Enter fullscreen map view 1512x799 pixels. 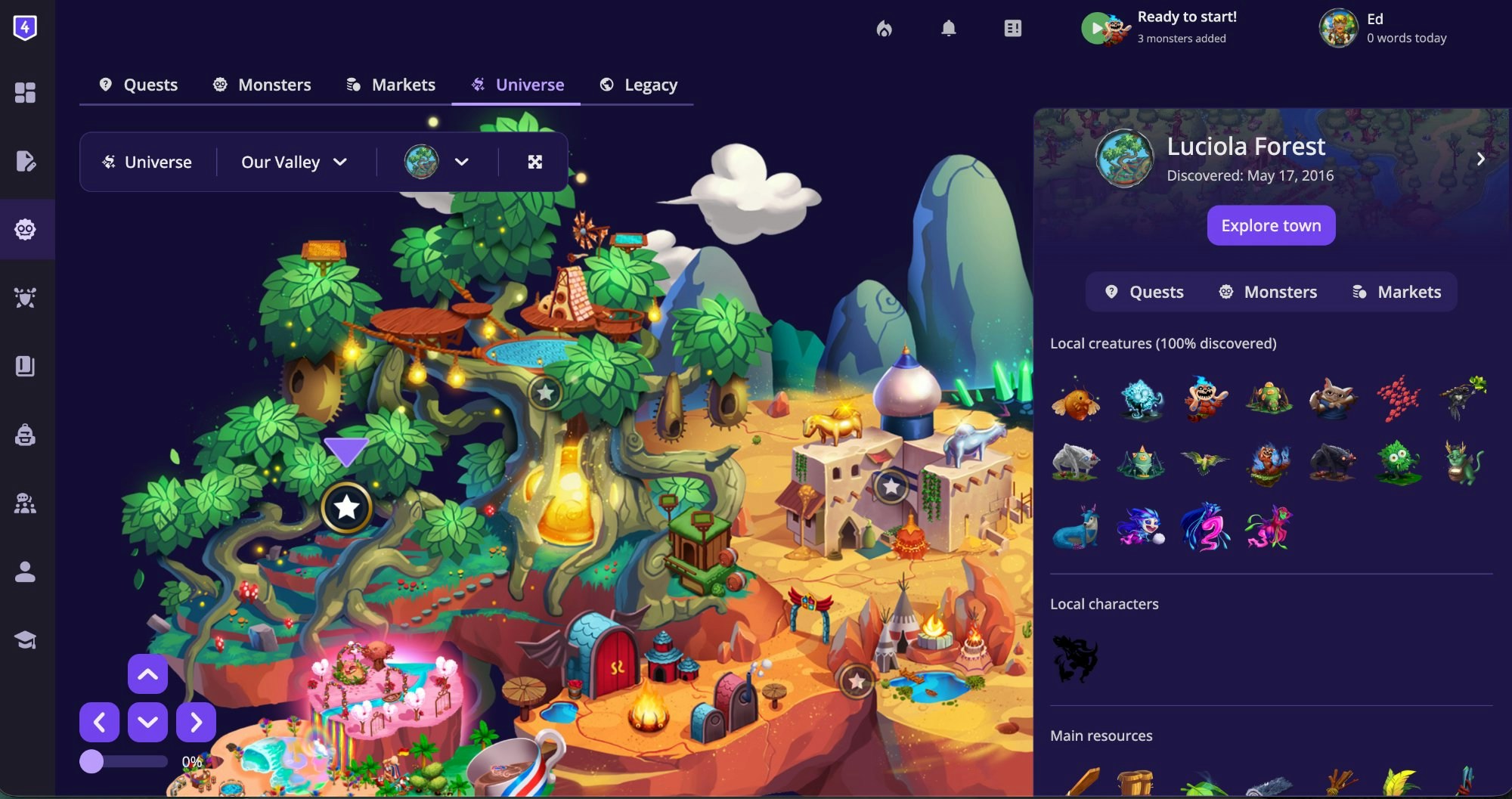535,161
